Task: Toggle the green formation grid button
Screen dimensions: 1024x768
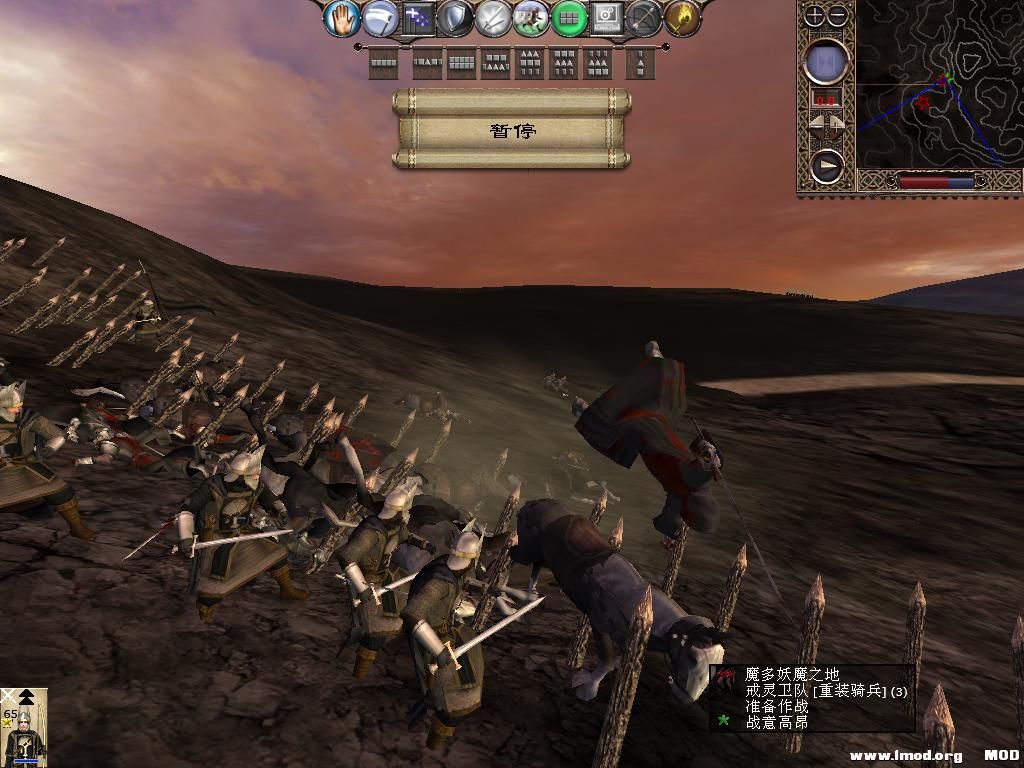Action: pyautogui.click(x=569, y=18)
